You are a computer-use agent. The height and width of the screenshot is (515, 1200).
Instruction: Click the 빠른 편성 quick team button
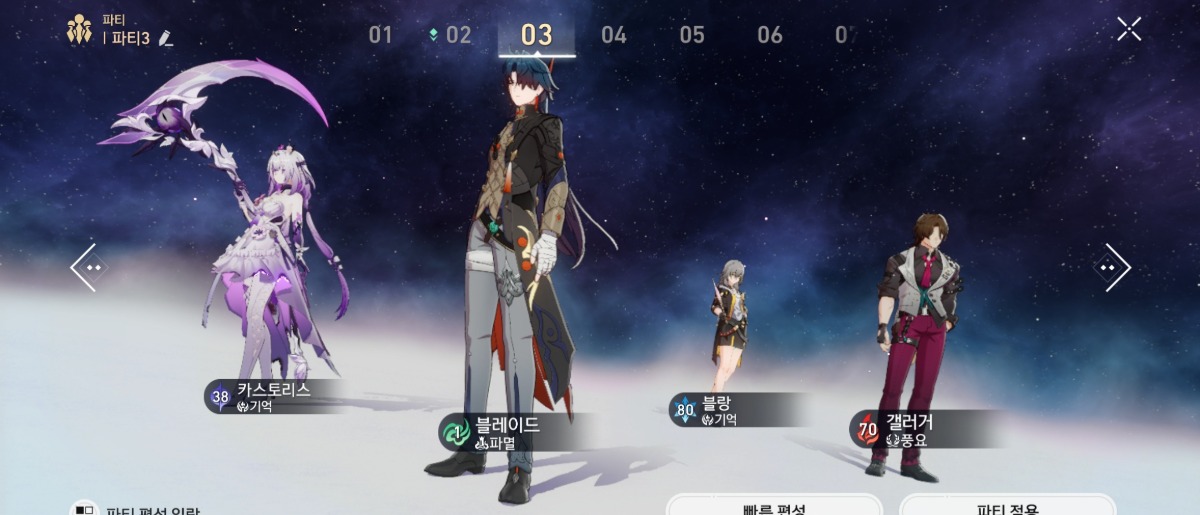[774, 506]
